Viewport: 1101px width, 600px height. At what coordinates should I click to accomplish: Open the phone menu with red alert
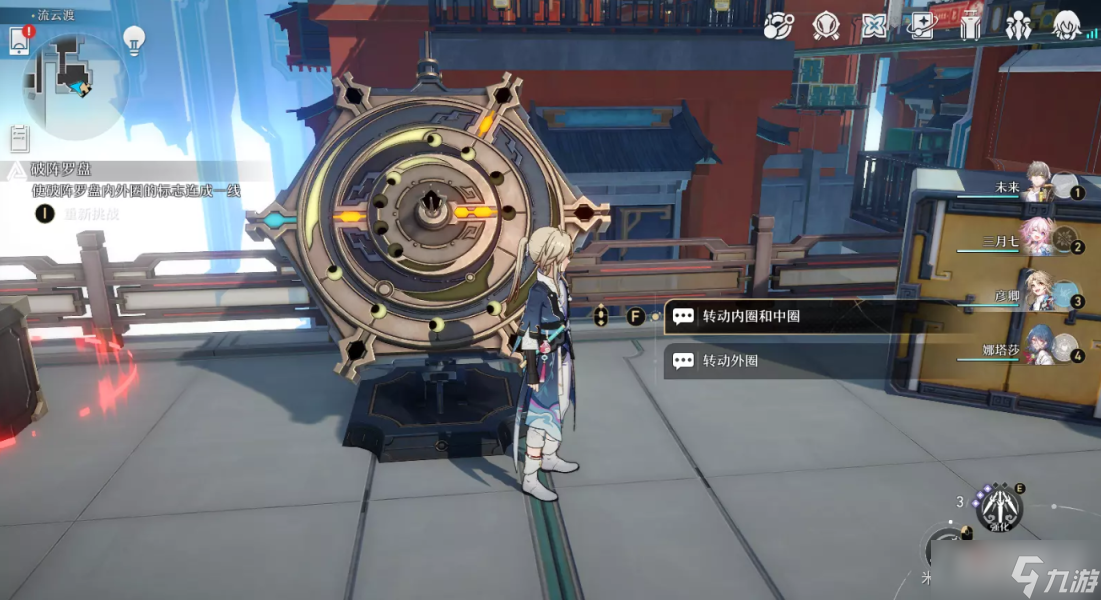click(19, 39)
